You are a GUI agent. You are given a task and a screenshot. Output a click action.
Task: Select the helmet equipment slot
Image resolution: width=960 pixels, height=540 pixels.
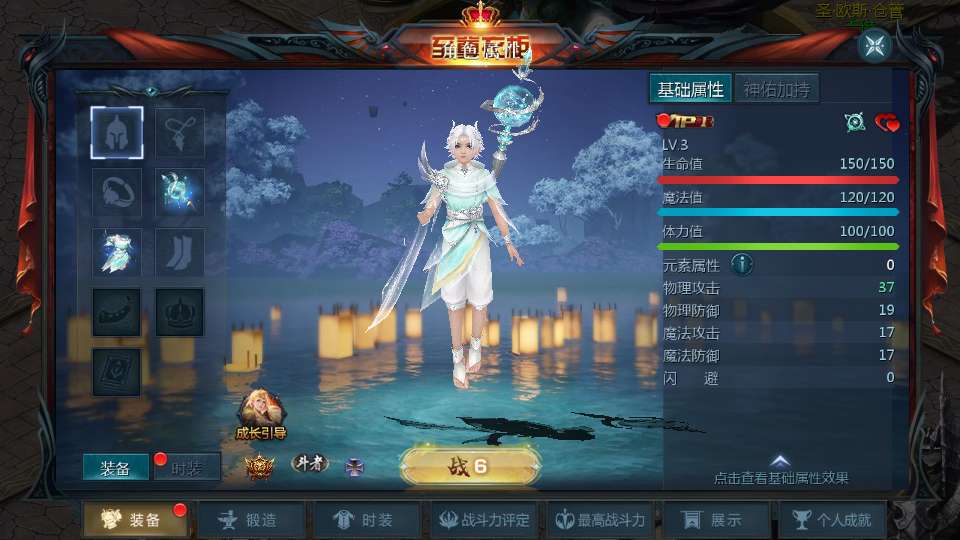click(118, 133)
